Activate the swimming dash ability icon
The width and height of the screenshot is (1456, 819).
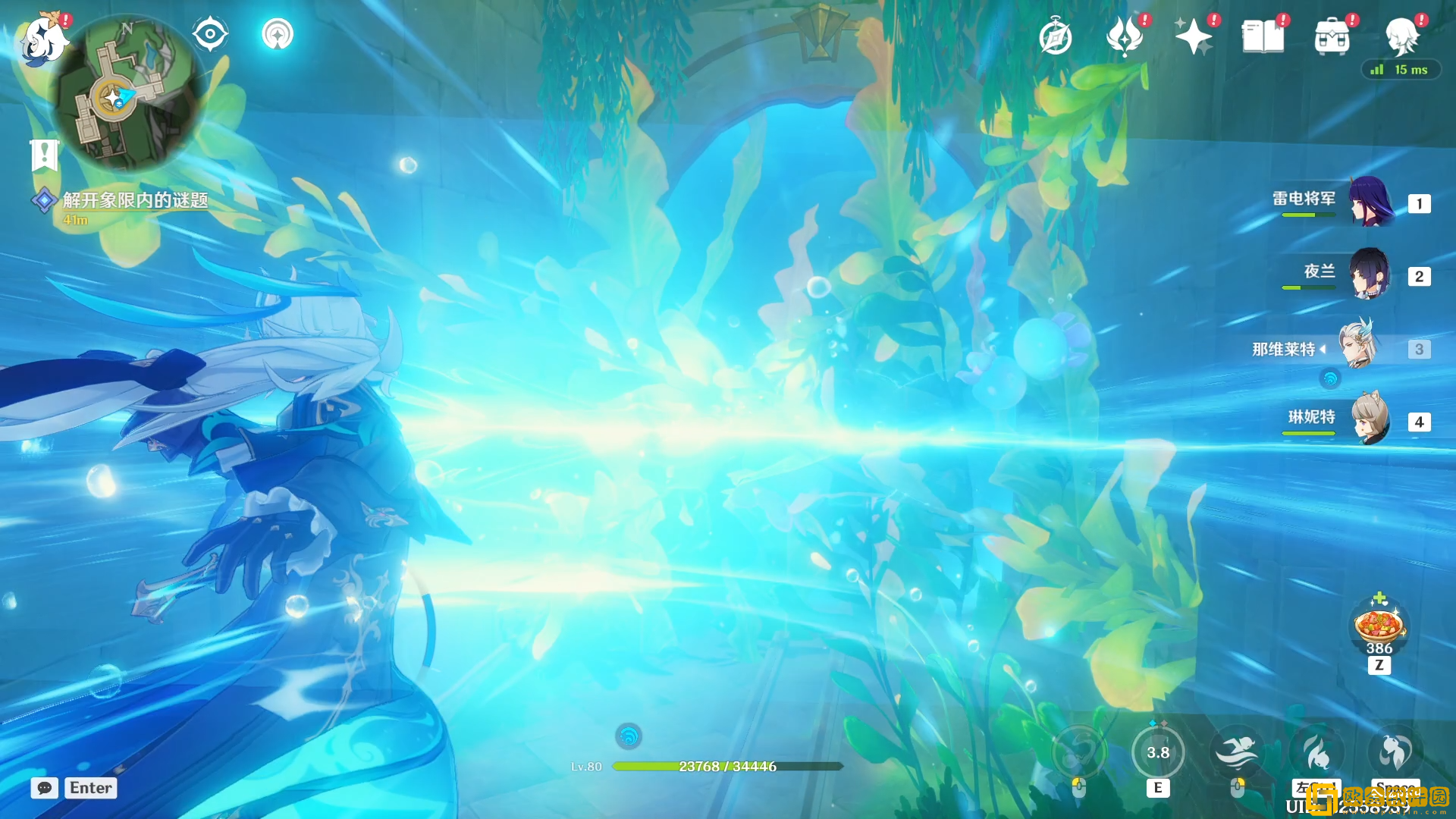coord(1237,752)
